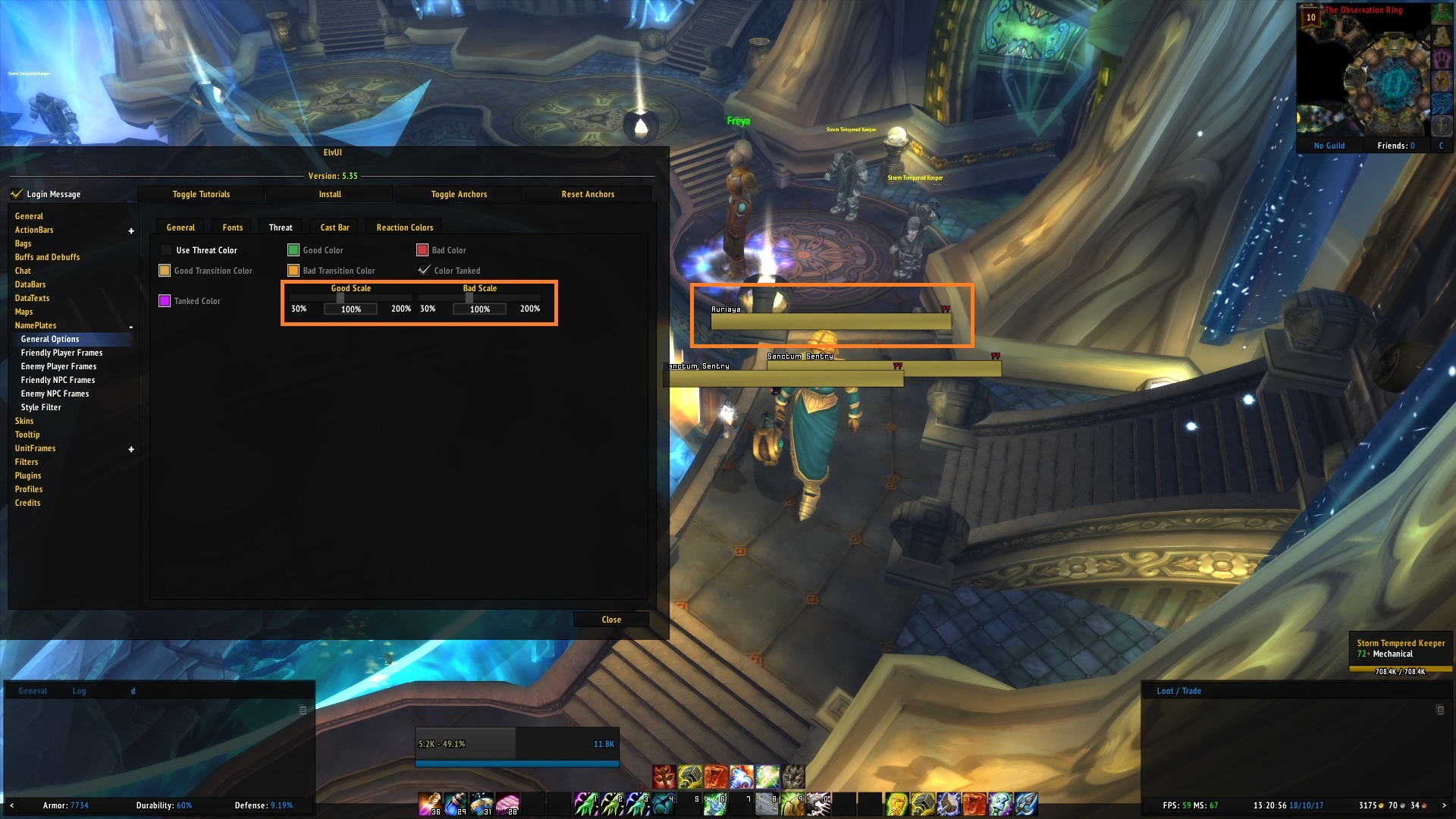Expand the ActionBars category
1456x819 pixels.
pyautogui.click(x=131, y=229)
